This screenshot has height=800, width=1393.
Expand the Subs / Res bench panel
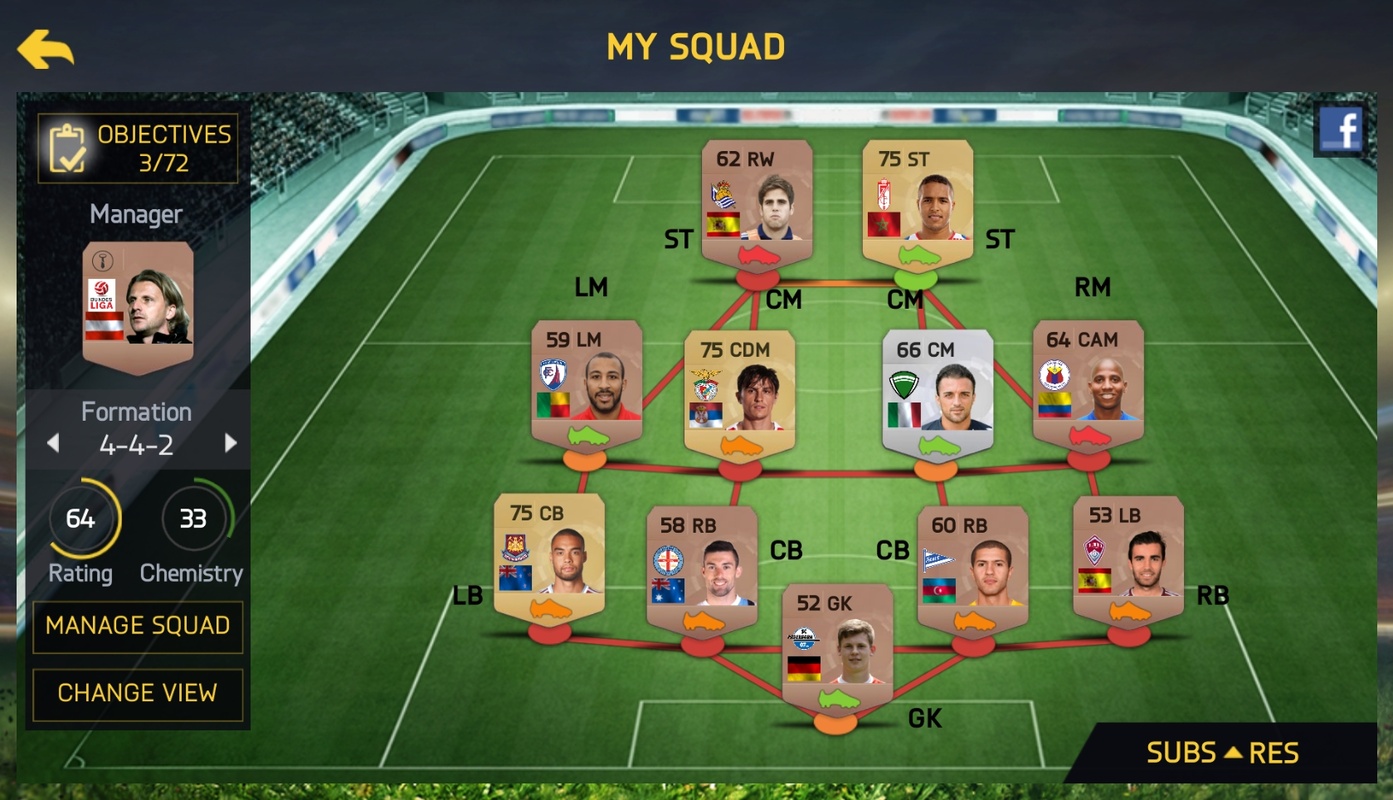1222,753
